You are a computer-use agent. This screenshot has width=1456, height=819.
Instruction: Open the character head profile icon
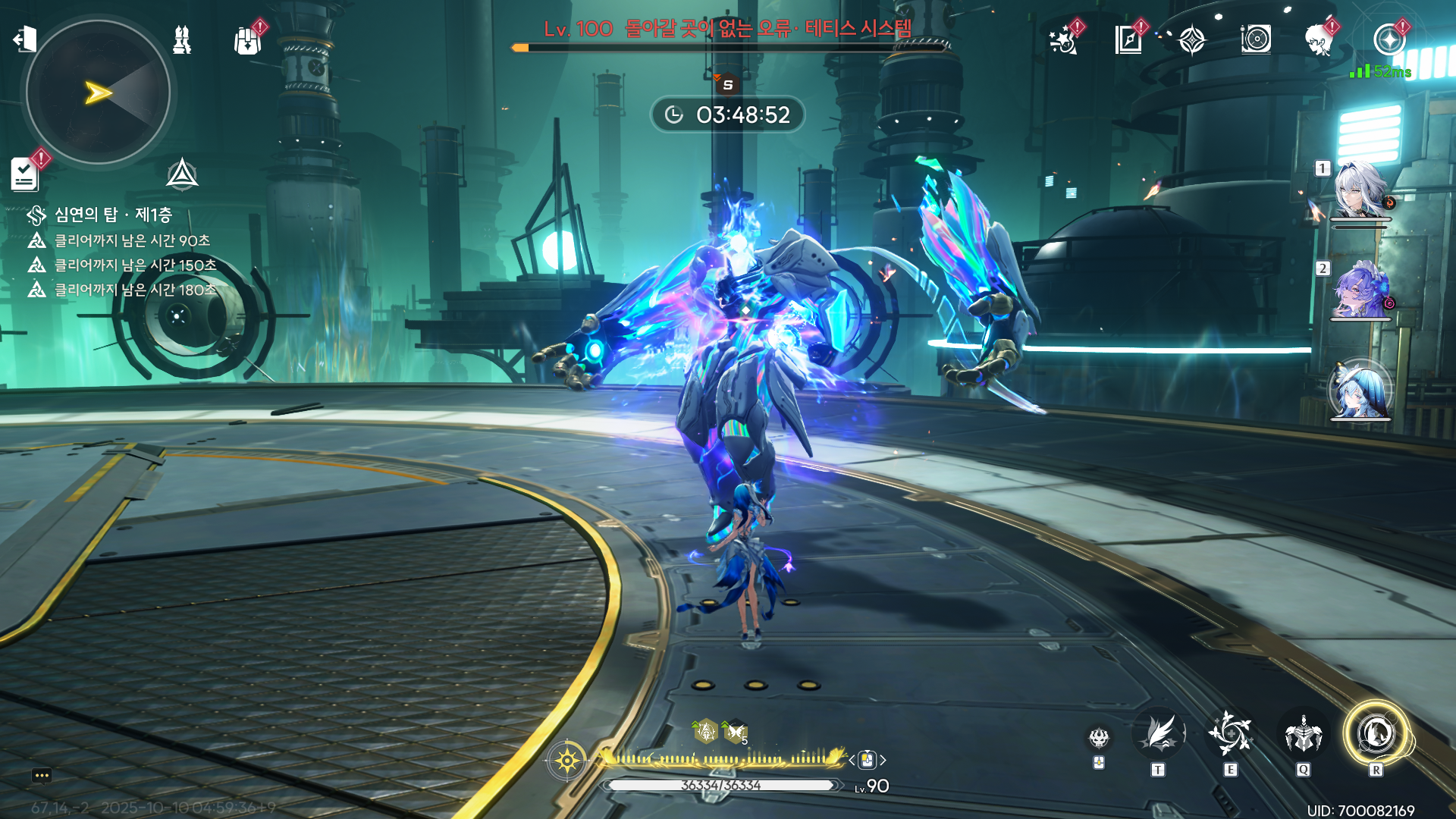click(x=1319, y=39)
